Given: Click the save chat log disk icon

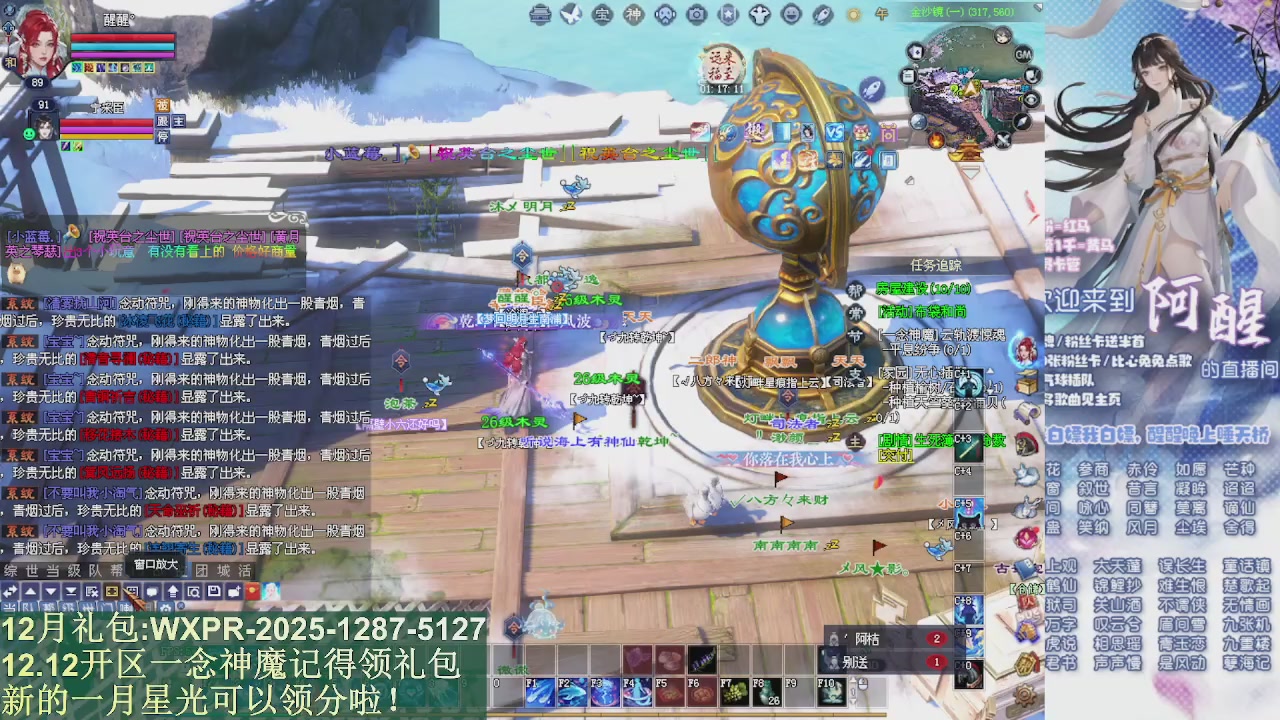Looking at the screenshot, I should (214, 590).
